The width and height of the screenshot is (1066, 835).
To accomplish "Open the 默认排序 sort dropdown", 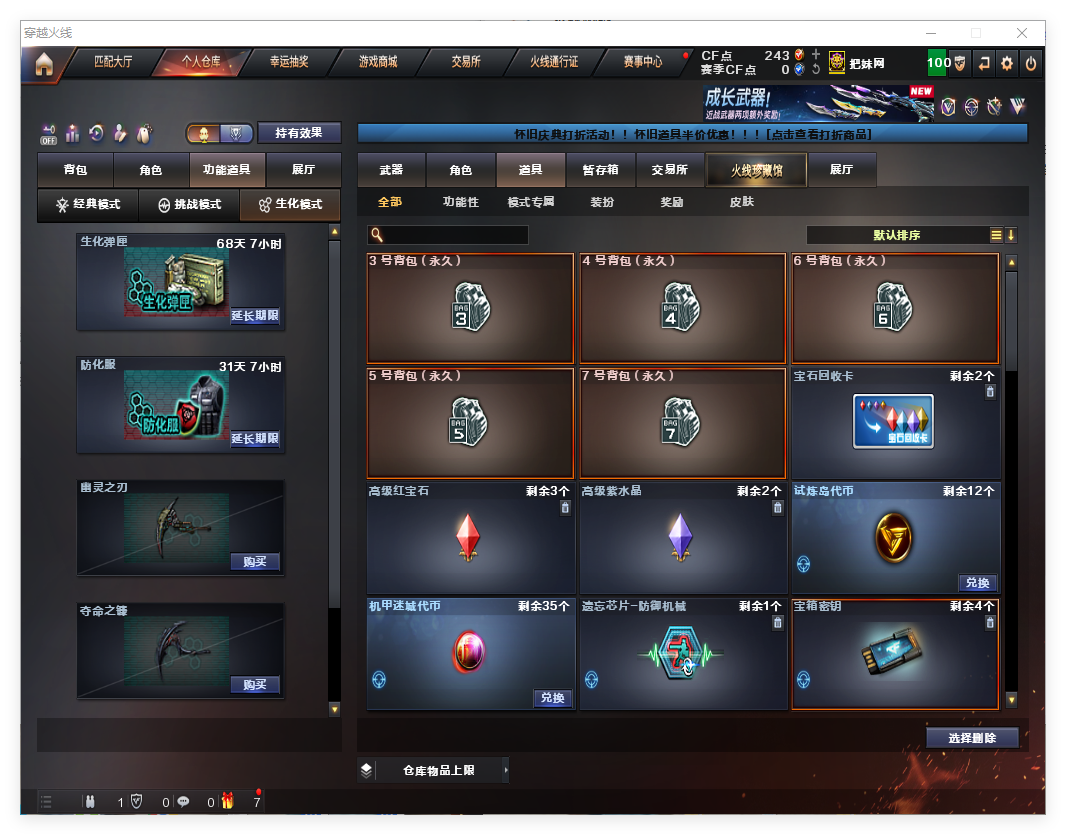I will [x=897, y=235].
